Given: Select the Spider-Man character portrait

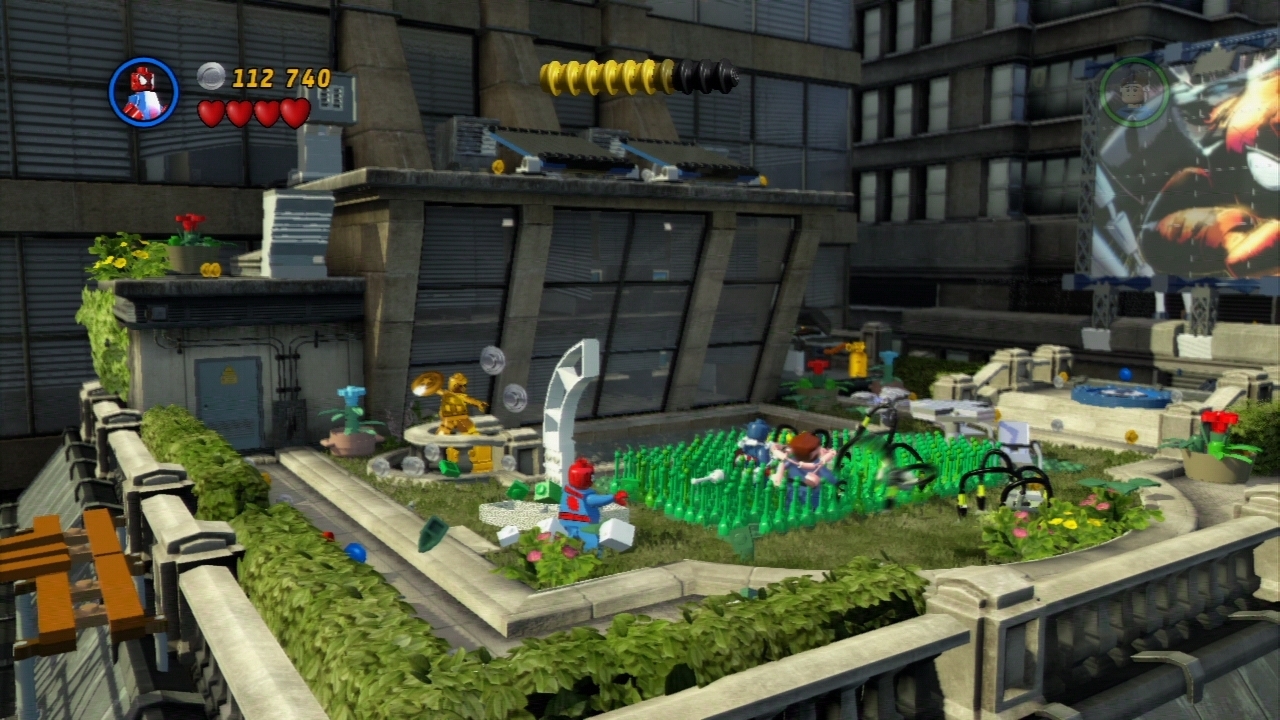Looking at the screenshot, I should (x=143, y=92).
